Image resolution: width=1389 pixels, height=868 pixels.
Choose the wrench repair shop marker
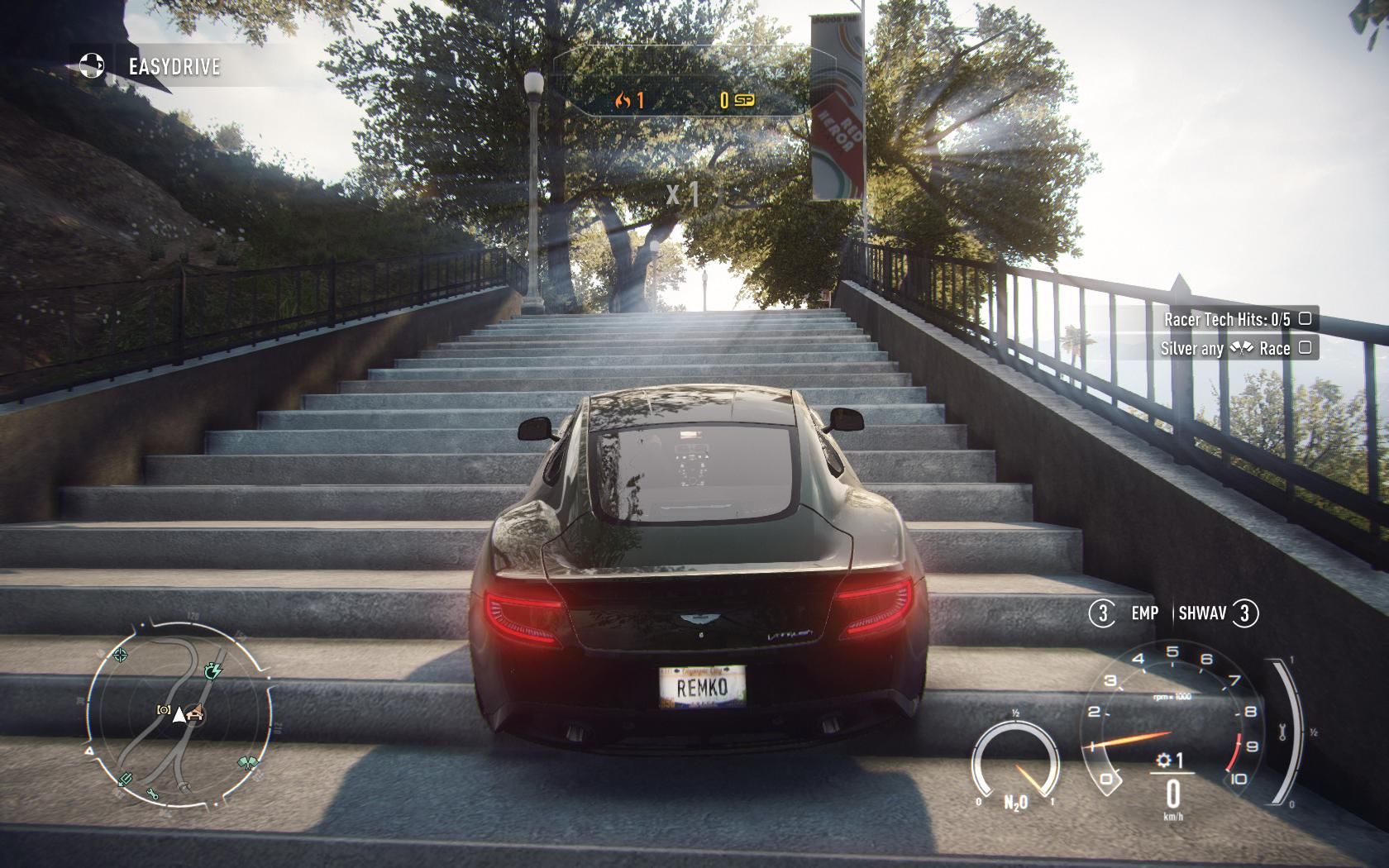click(x=154, y=794)
